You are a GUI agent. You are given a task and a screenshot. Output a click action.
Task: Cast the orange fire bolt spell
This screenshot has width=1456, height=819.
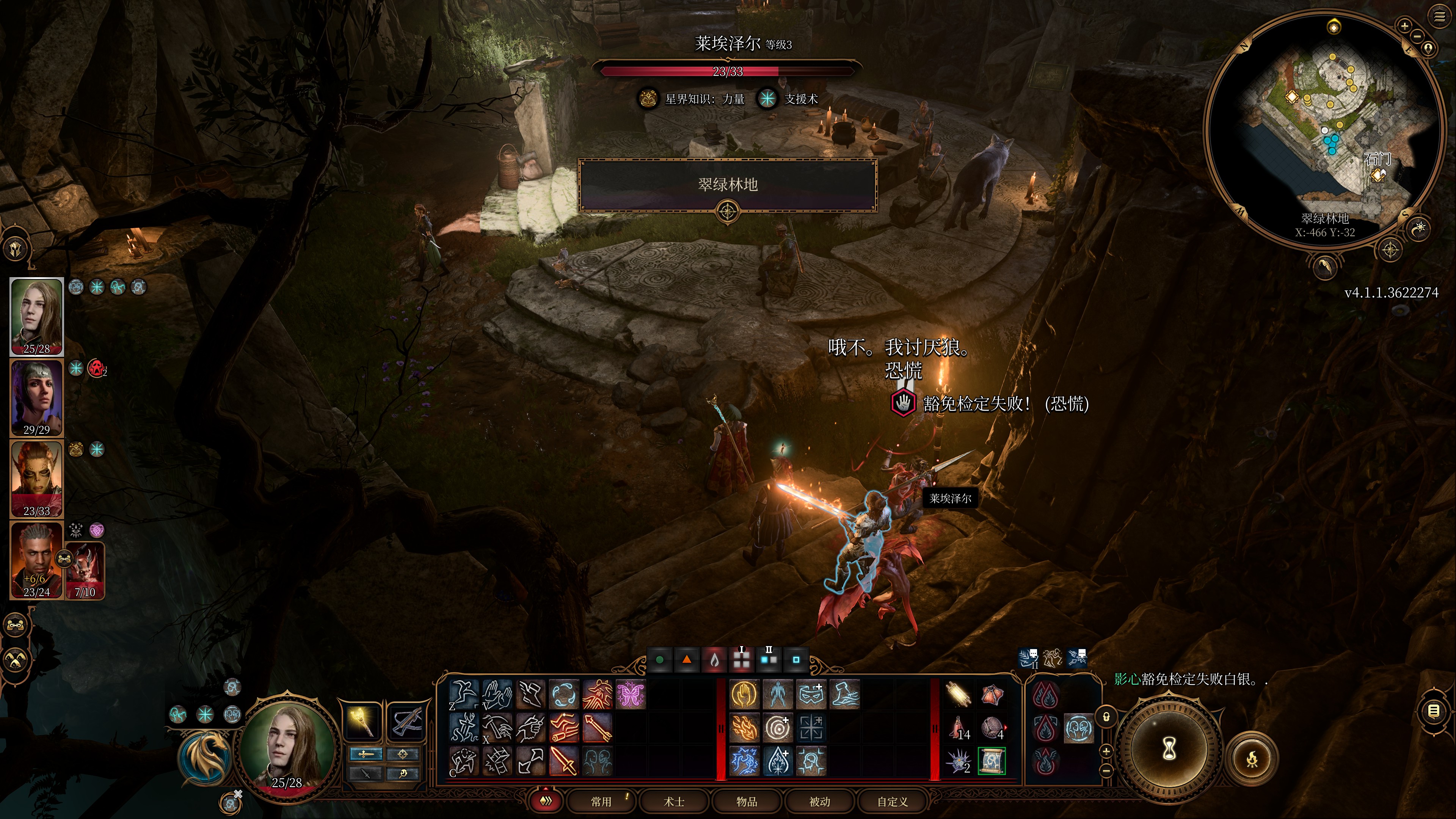coord(744,728)
